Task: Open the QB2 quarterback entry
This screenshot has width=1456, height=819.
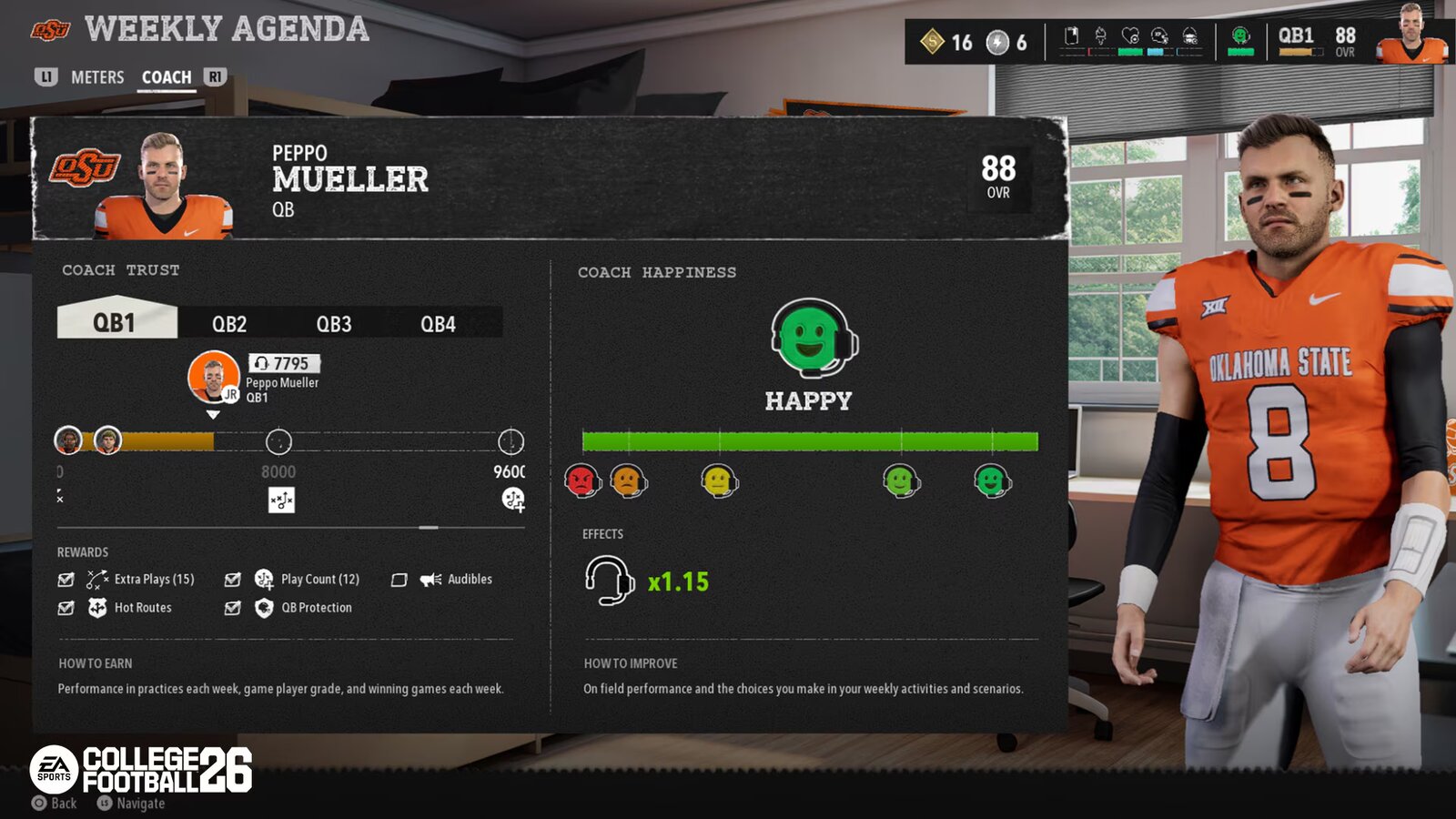Action: tap(231, 323)
